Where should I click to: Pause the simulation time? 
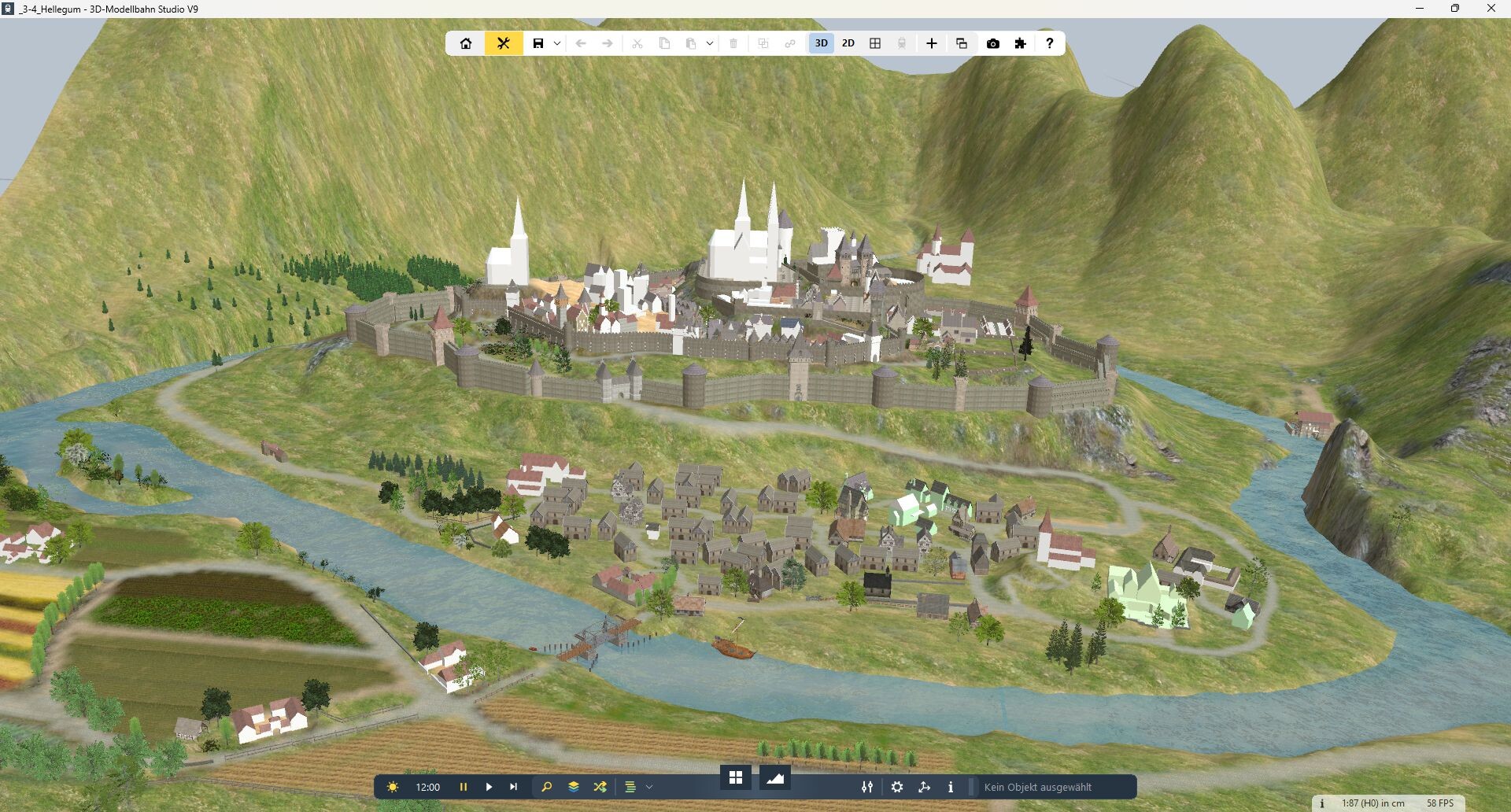[x=464, y=787]
